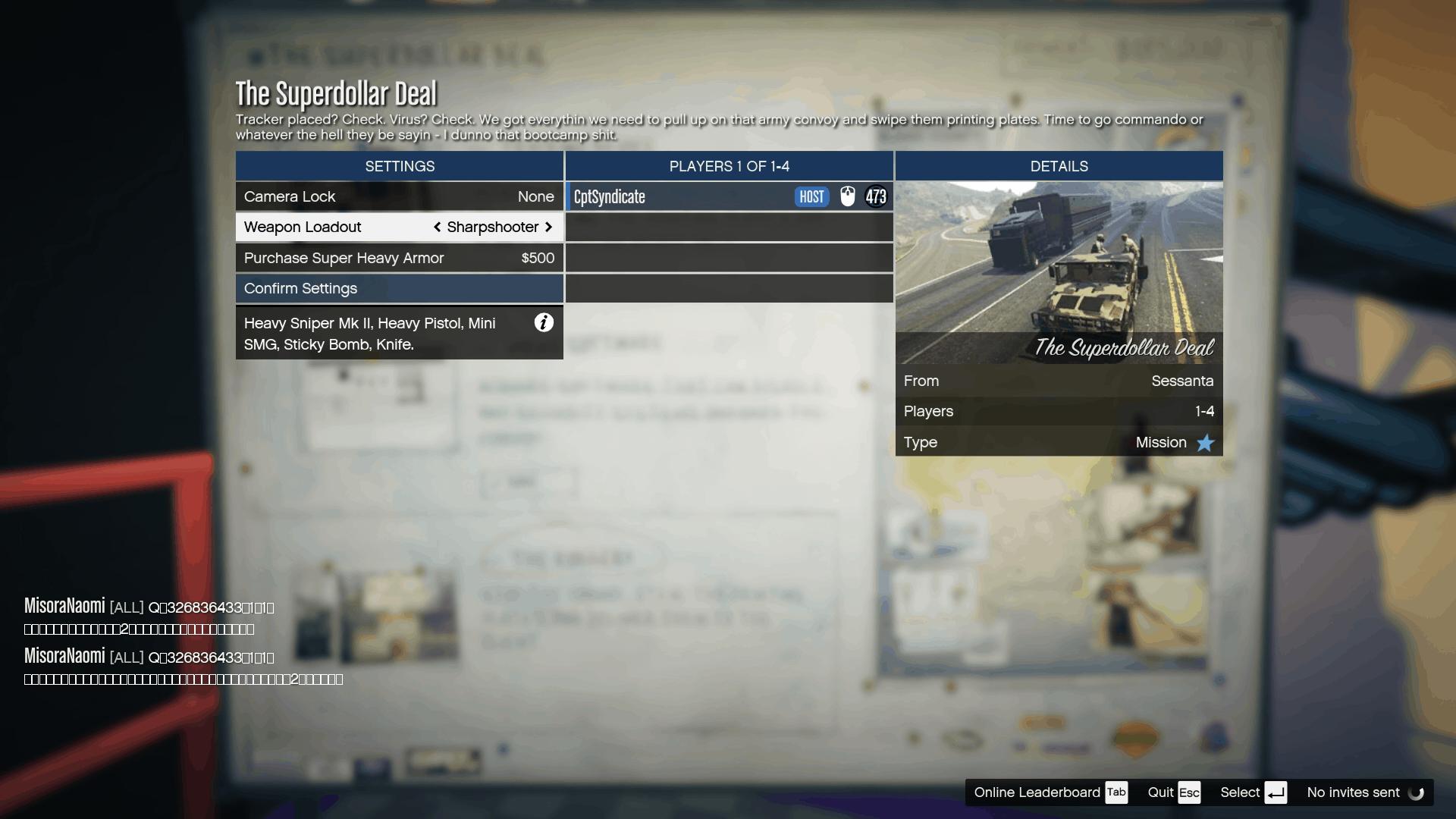Toggle the Camera Lock setting
This screenshot has width=1456, height=819.
point(399,196)
